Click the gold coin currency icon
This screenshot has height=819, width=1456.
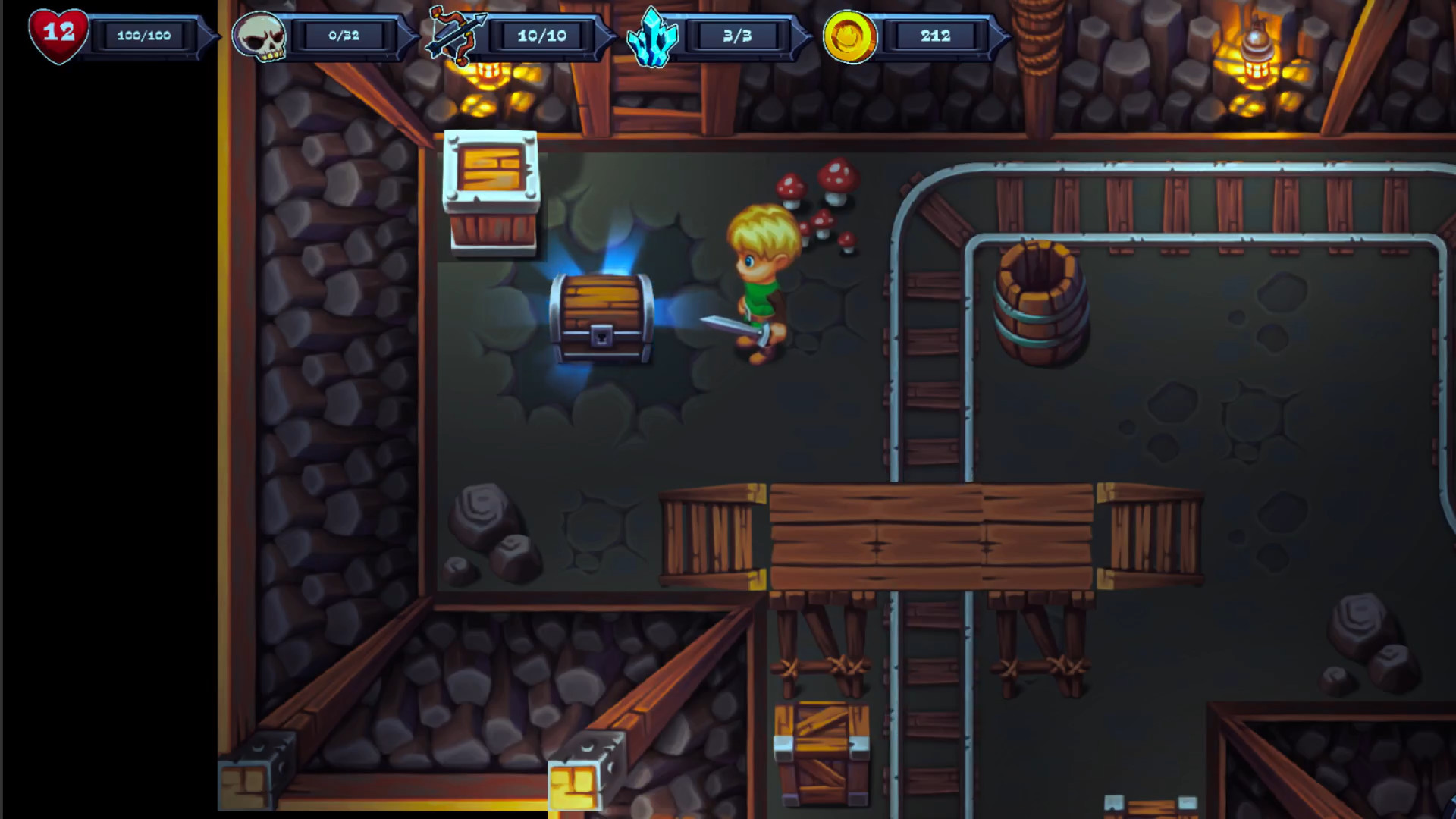point(851,35)
